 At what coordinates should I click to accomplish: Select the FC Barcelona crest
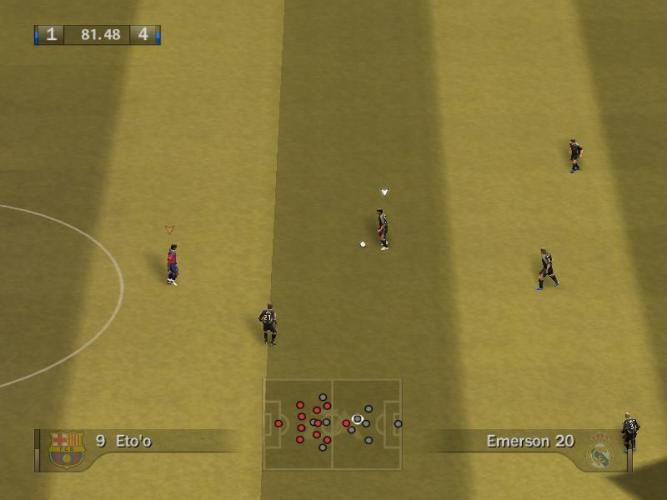[x=67, y=448]
